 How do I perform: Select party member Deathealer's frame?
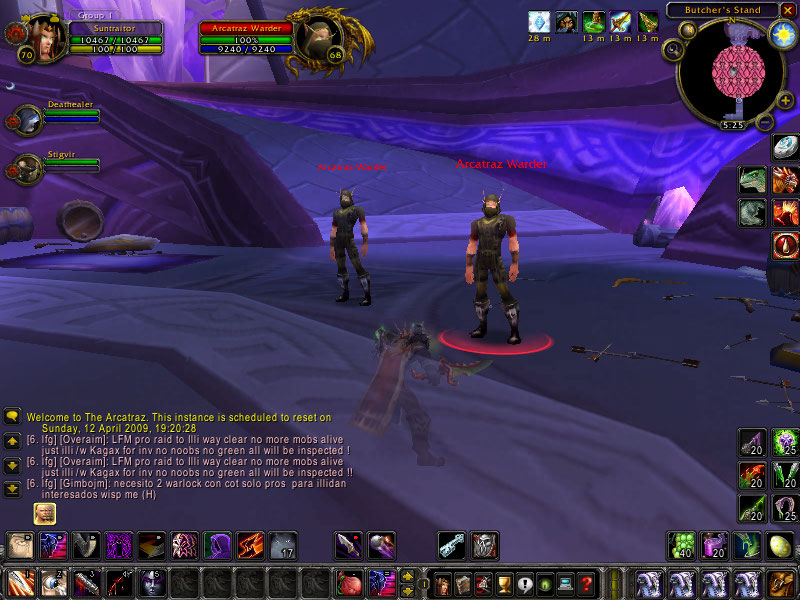29,119
